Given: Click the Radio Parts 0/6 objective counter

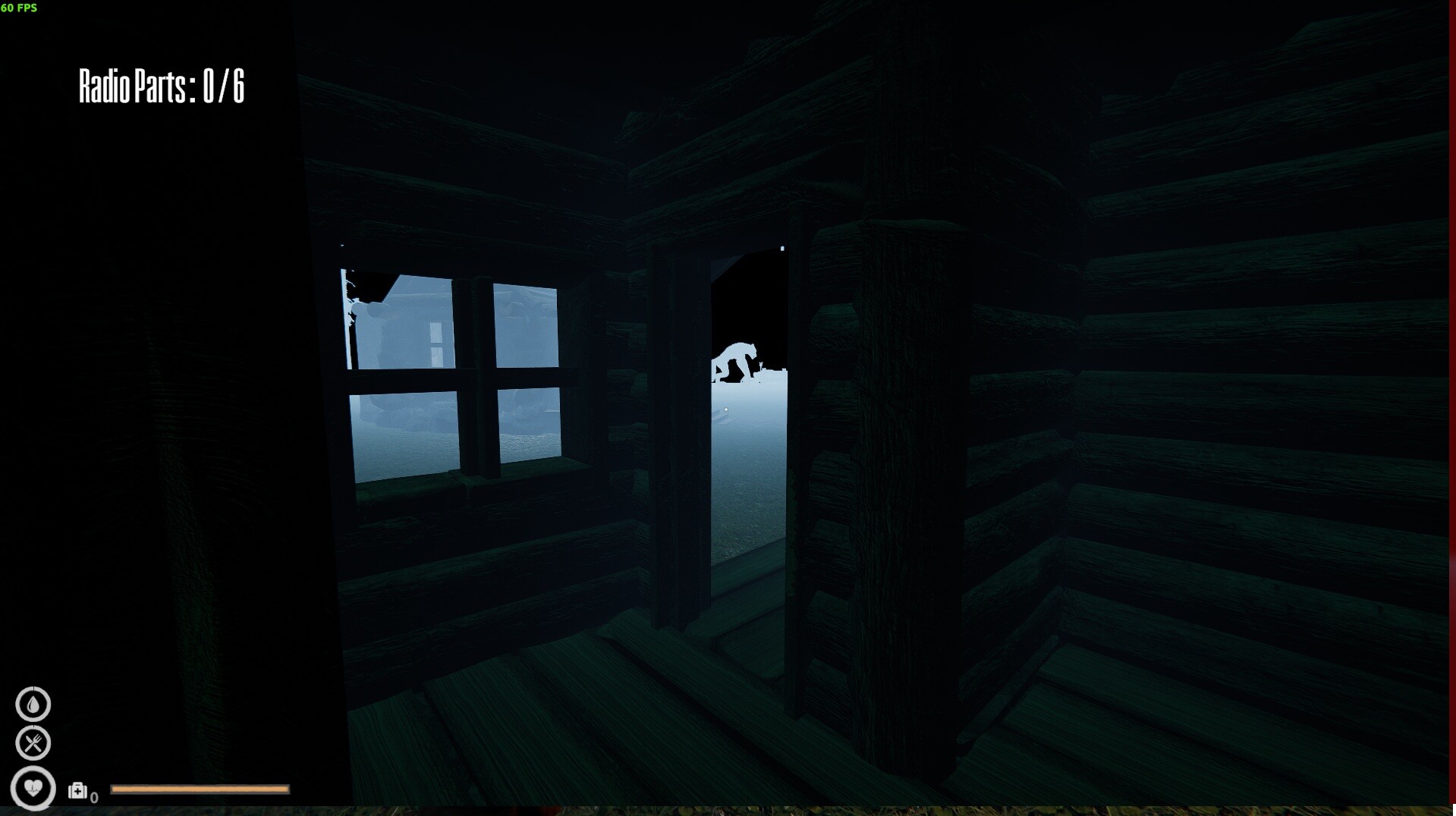Looking at the screenshot, I should coord(162,86).
